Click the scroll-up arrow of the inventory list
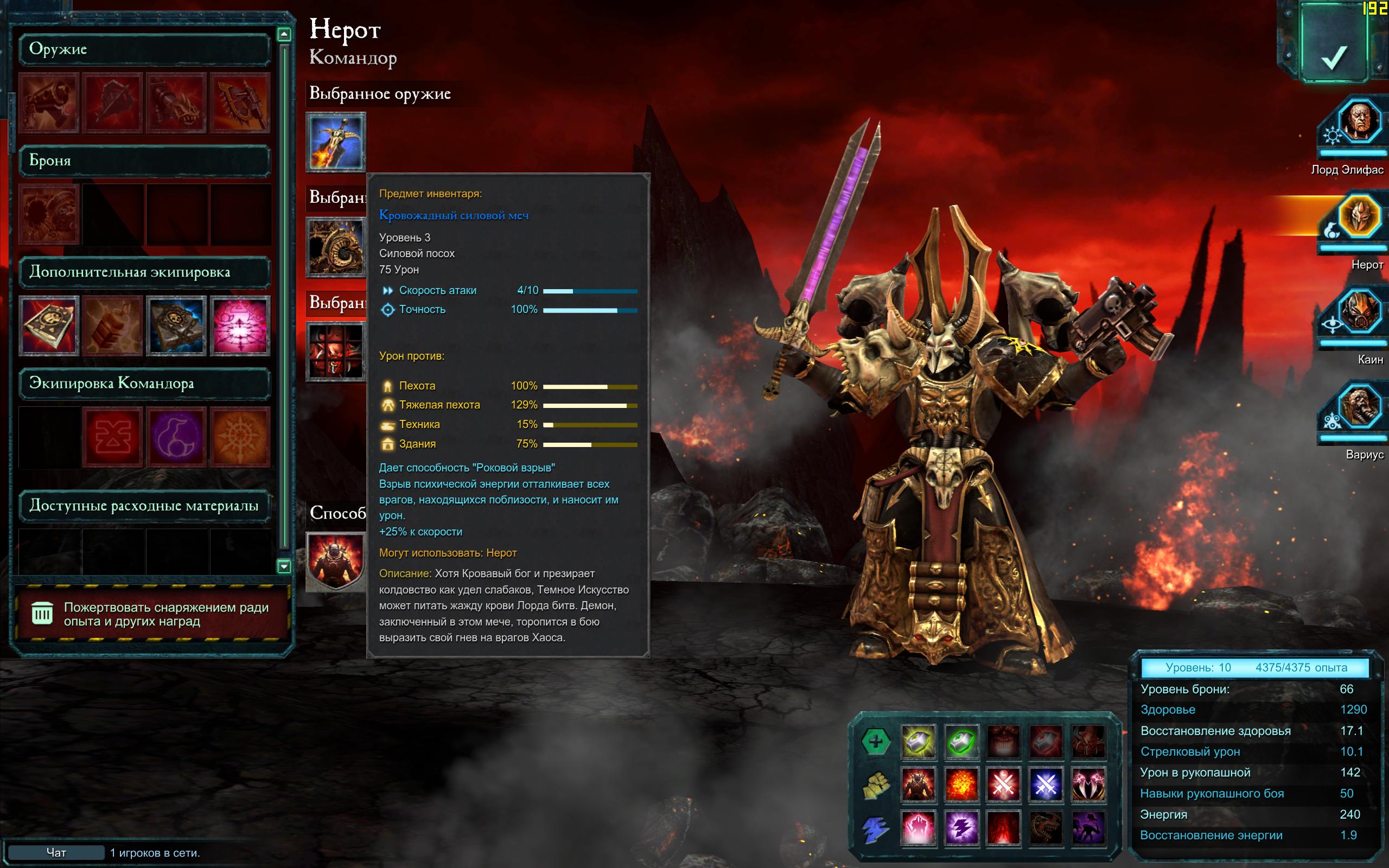This screenshot has height=868, width=1389. coord(284,34)
